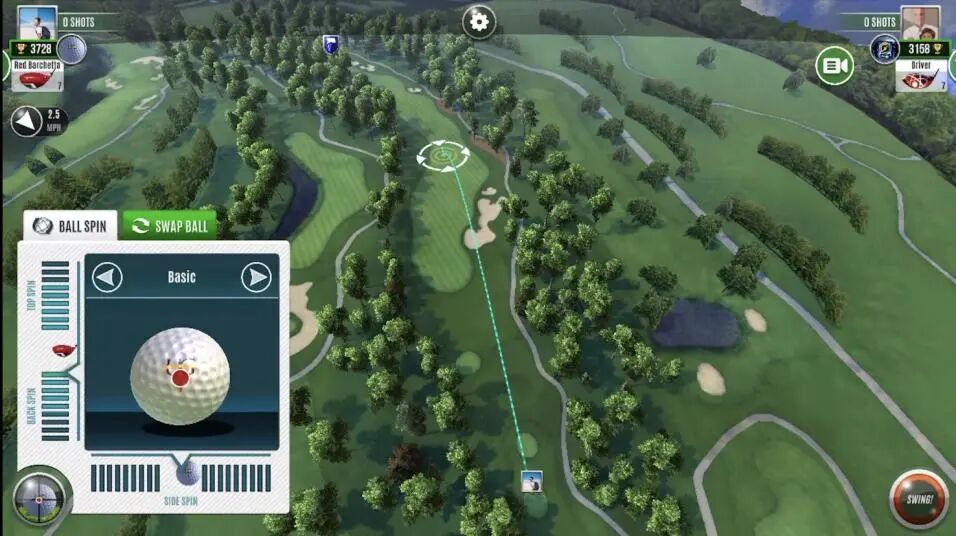Show the next ball with the right arrow
The width and height of the screenshot is (956, 536).
pyautogui.click(x=257, y=277)
